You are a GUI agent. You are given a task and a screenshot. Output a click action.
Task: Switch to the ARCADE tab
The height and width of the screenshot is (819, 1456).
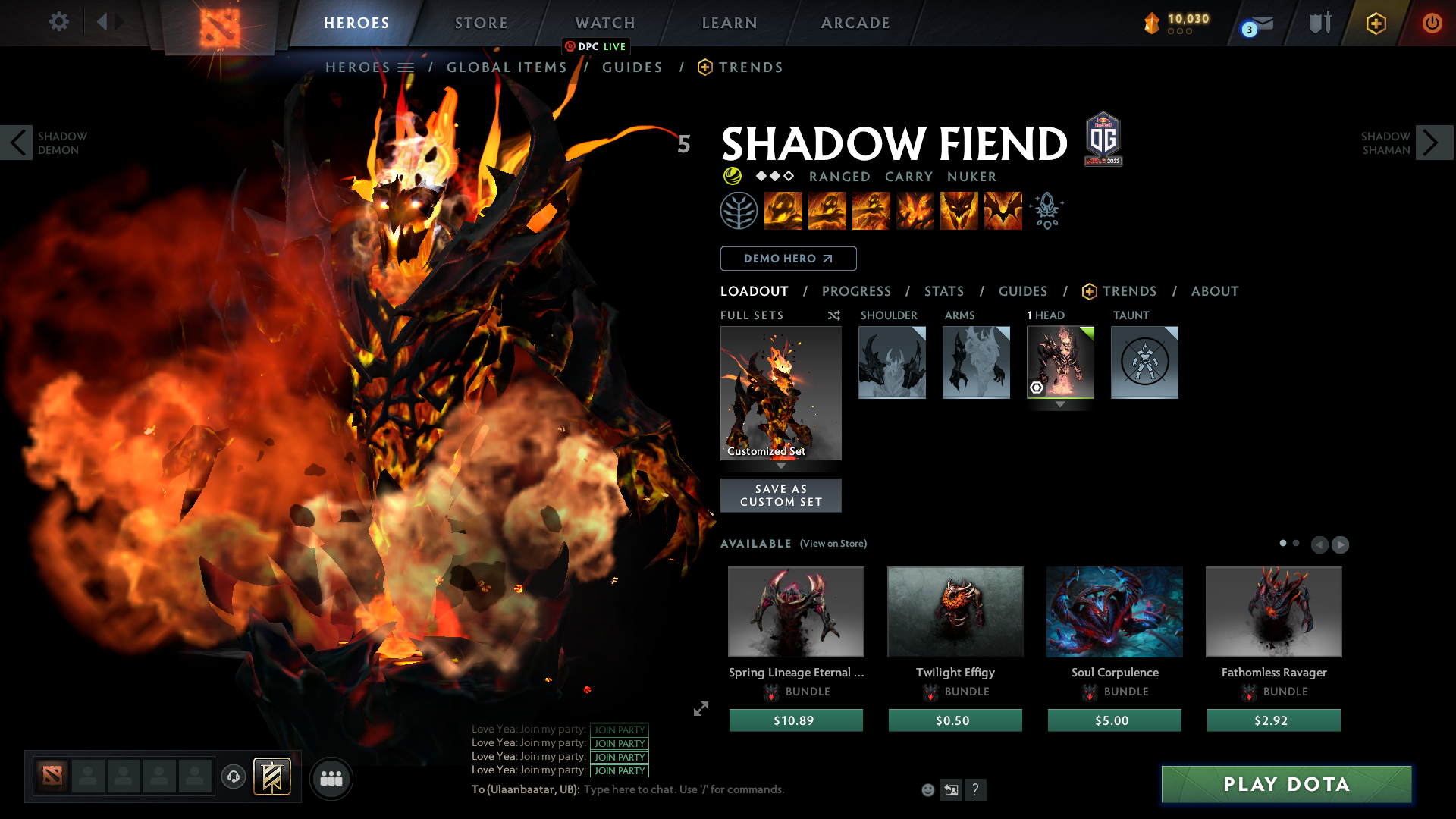(855, 23)
